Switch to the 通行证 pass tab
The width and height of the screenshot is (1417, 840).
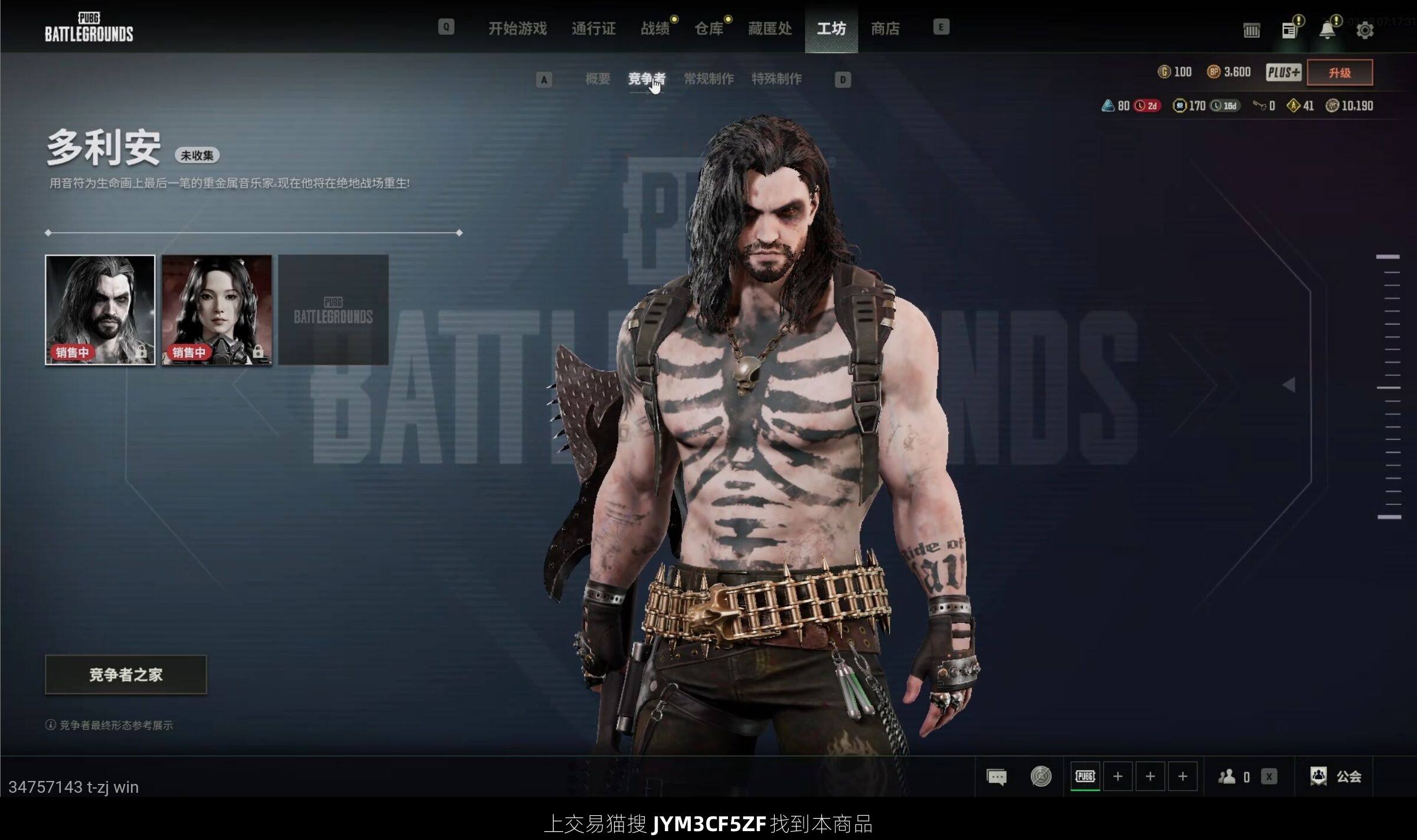(593, 28)
